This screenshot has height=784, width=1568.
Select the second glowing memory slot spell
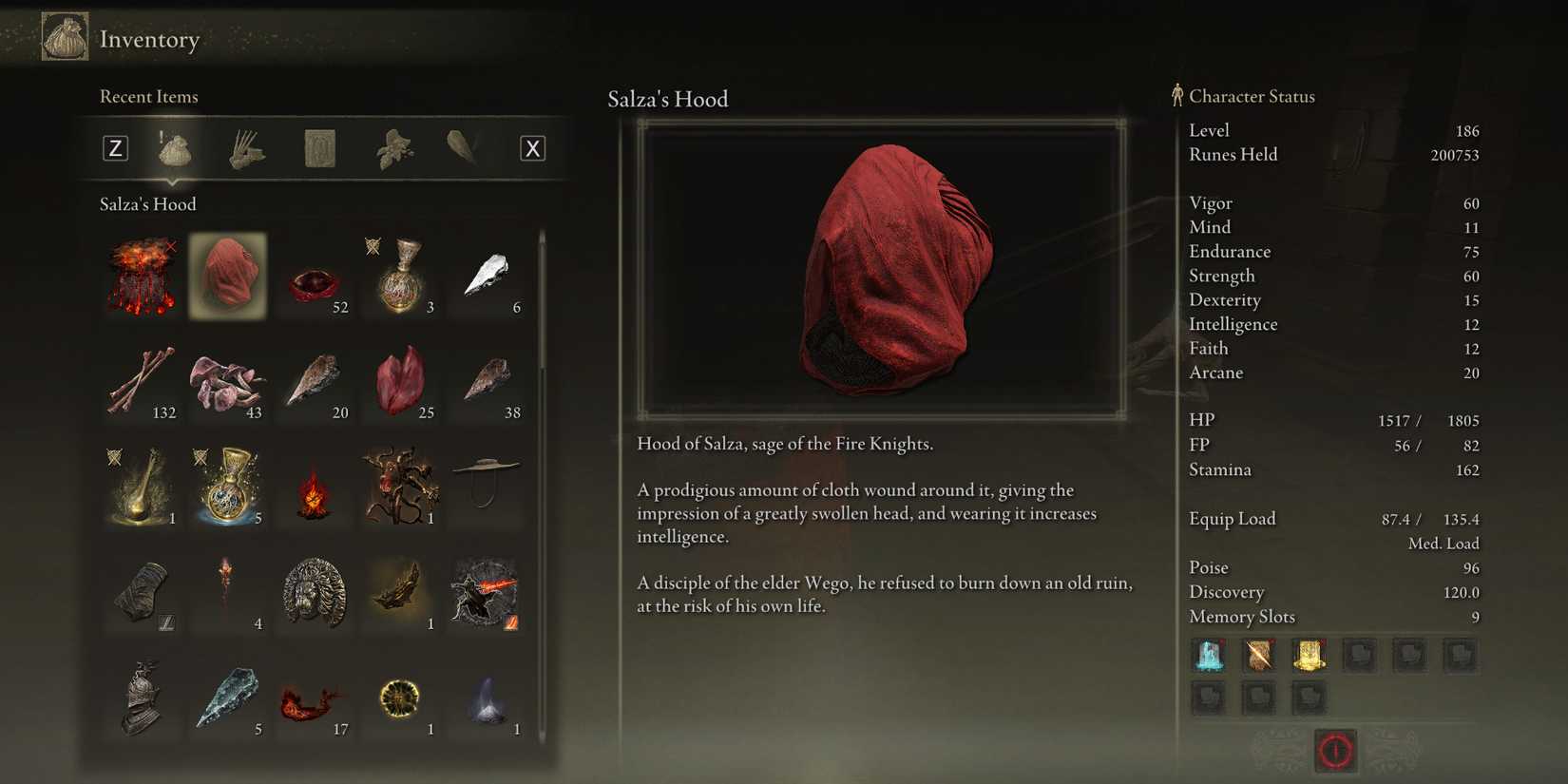tap(1259, 656)
